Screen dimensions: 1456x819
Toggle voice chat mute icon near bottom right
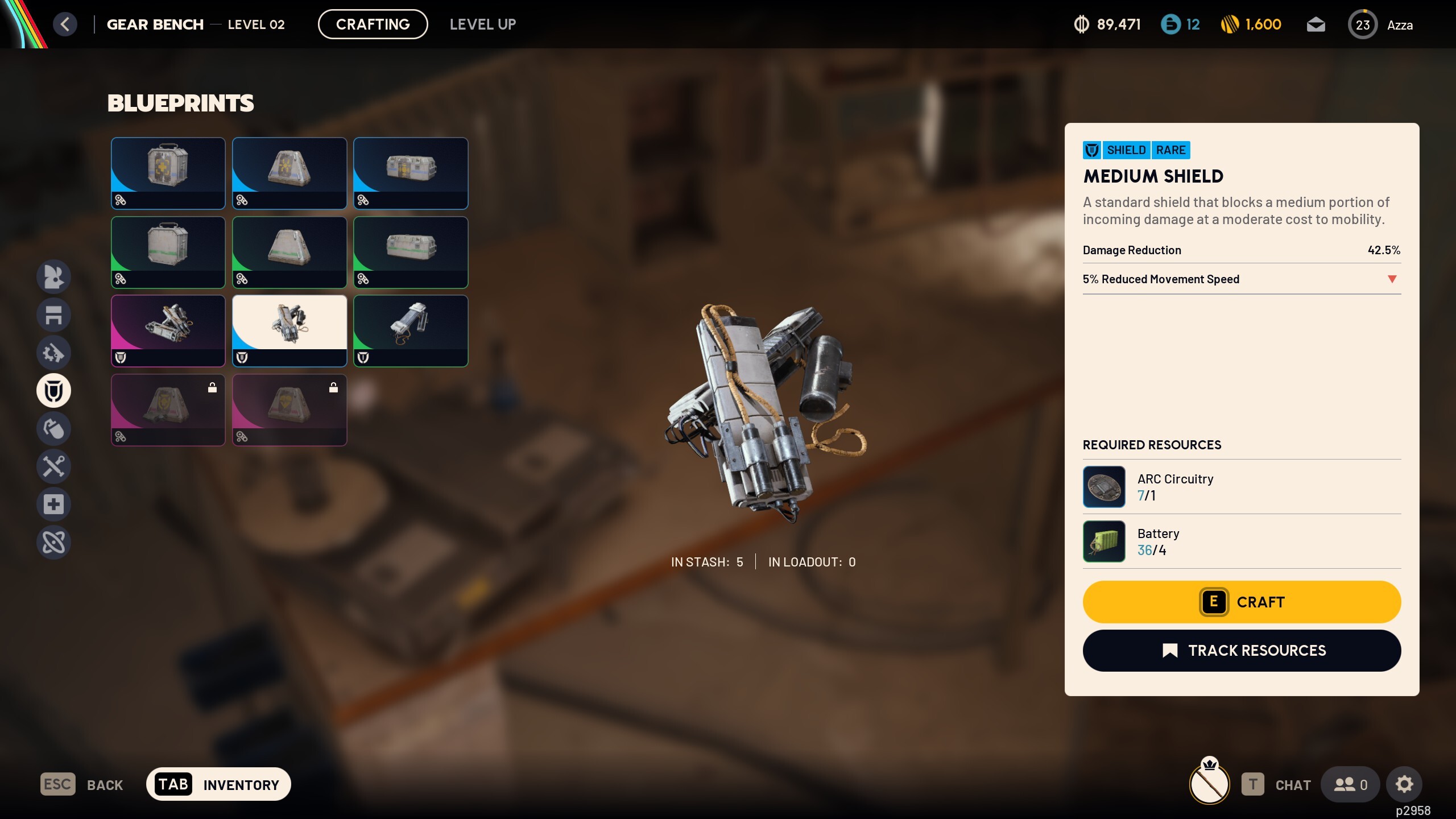coord(1209,784)
